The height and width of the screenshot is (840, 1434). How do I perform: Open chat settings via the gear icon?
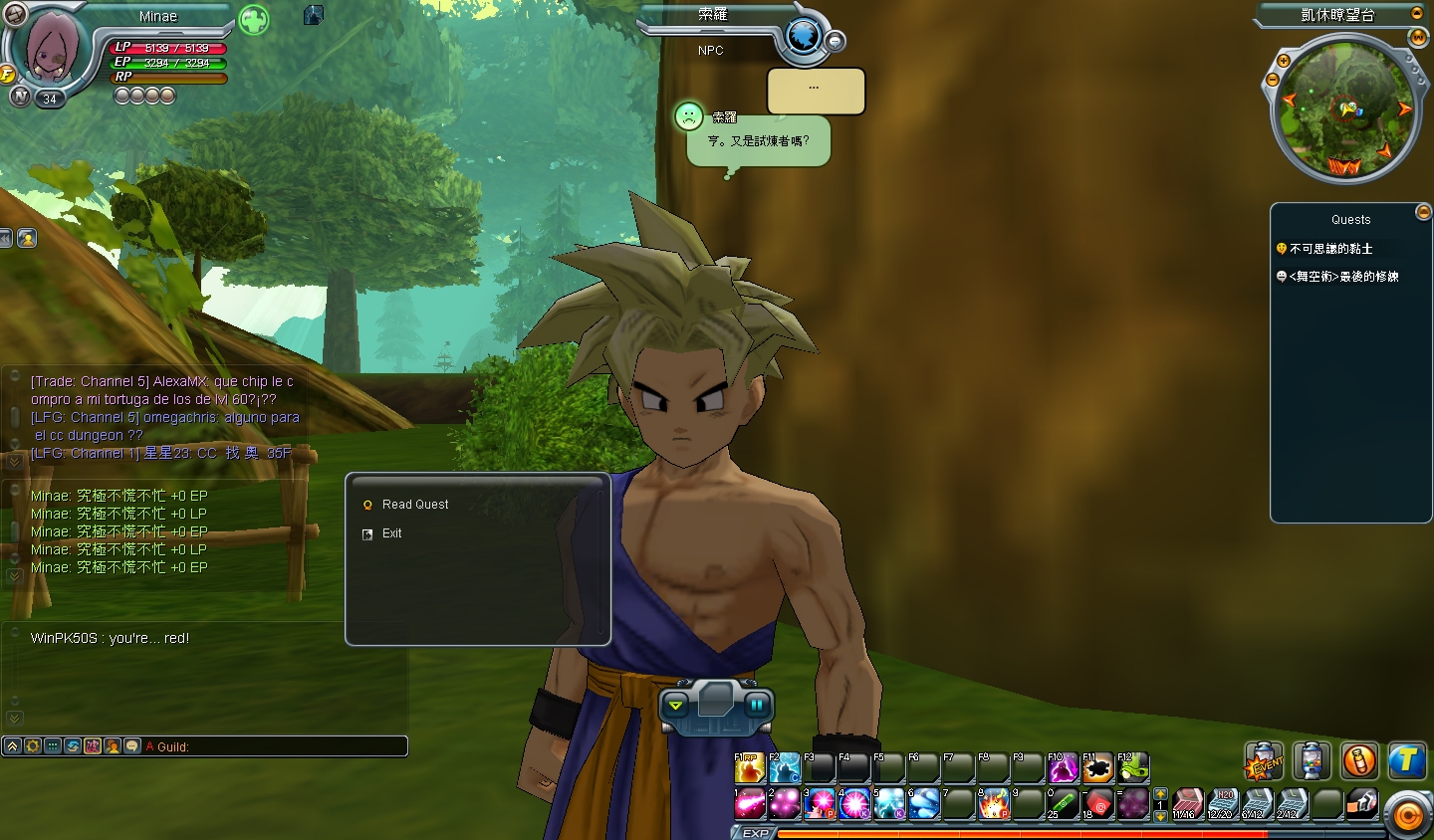(x=31, y=745)
